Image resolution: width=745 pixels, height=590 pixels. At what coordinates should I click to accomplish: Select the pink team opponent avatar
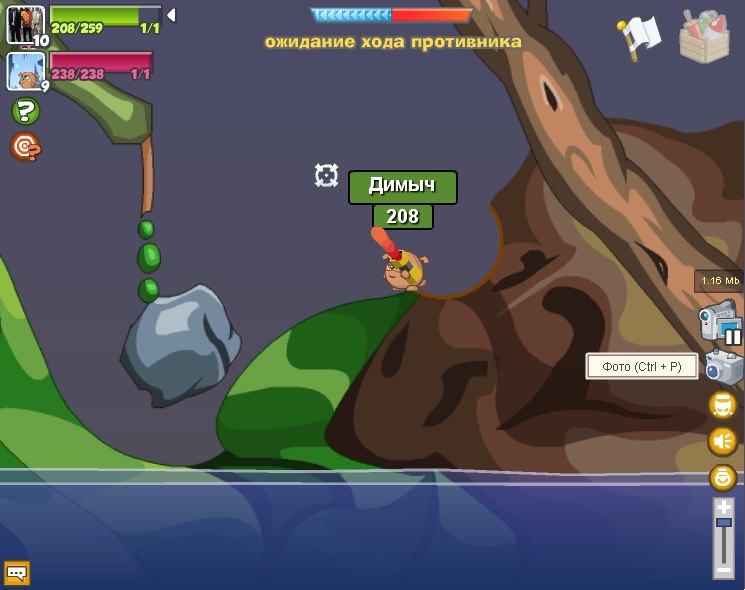click(x=25, y=71)
